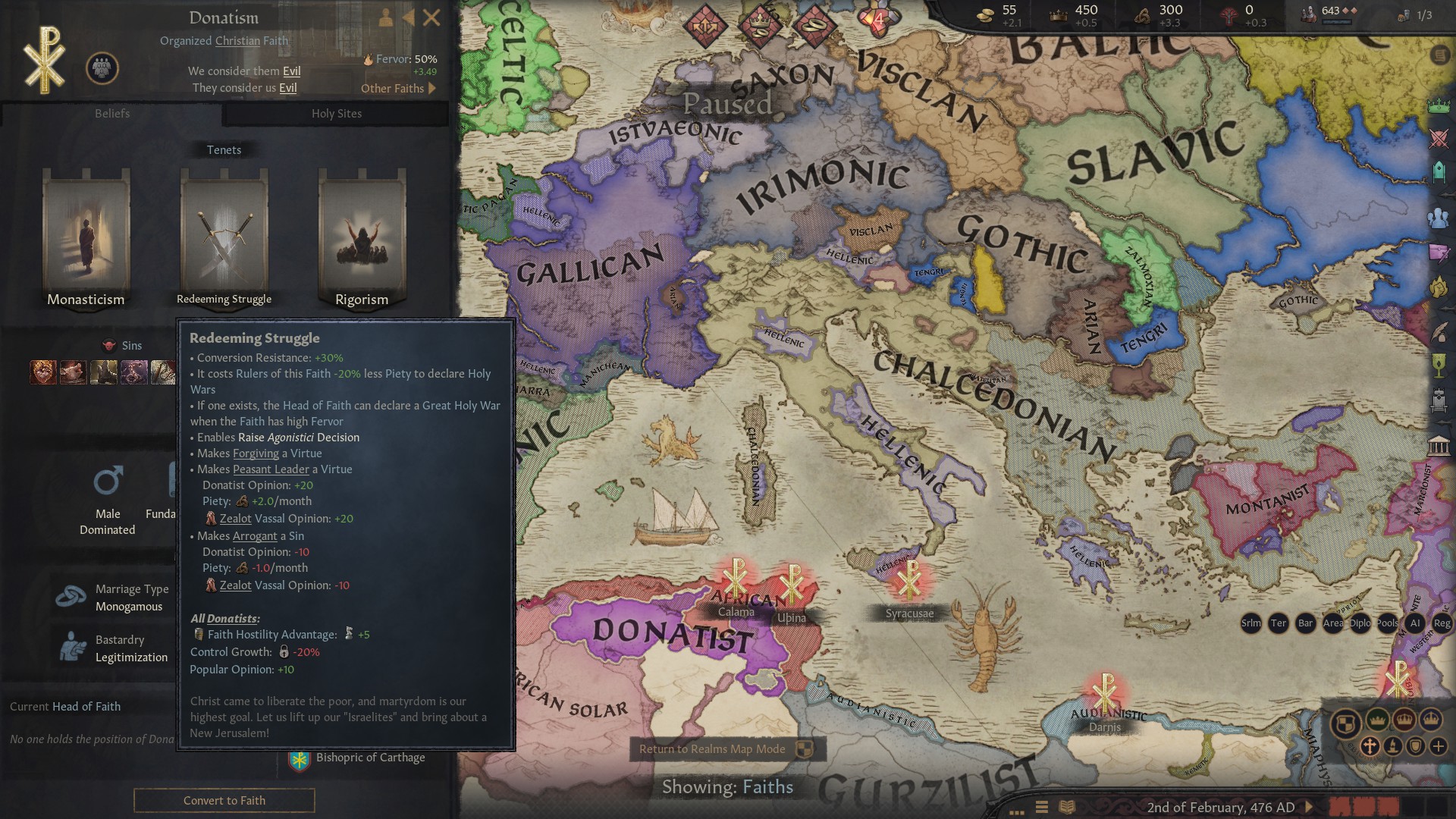Select the Beliefs tab
1456x819 pixels.
click(112, 114)
